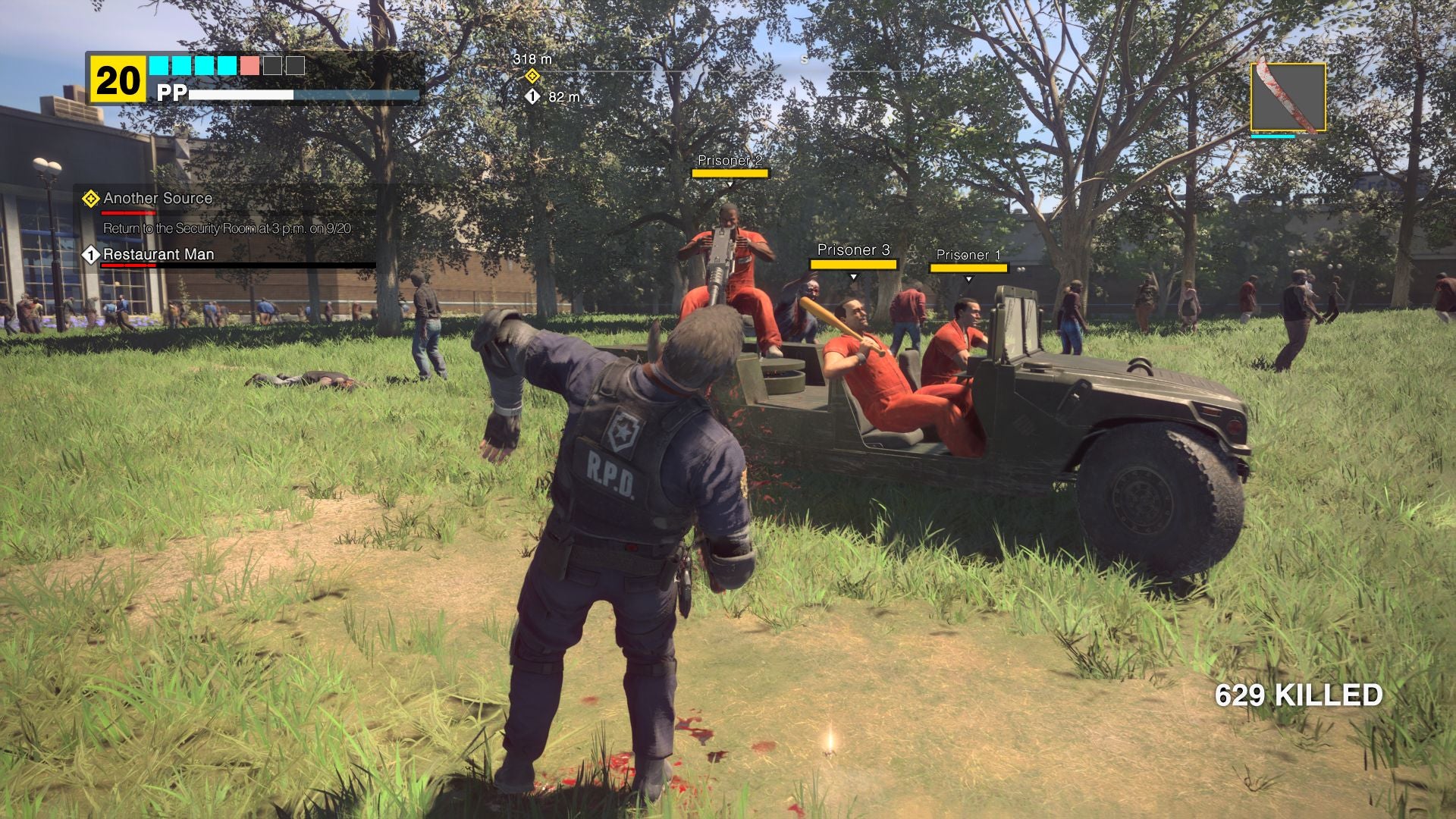This screenshot has width=1456, height=819.
Task: Expand the Prisoner 2 nameplate chevron
Action: point(730,182)
